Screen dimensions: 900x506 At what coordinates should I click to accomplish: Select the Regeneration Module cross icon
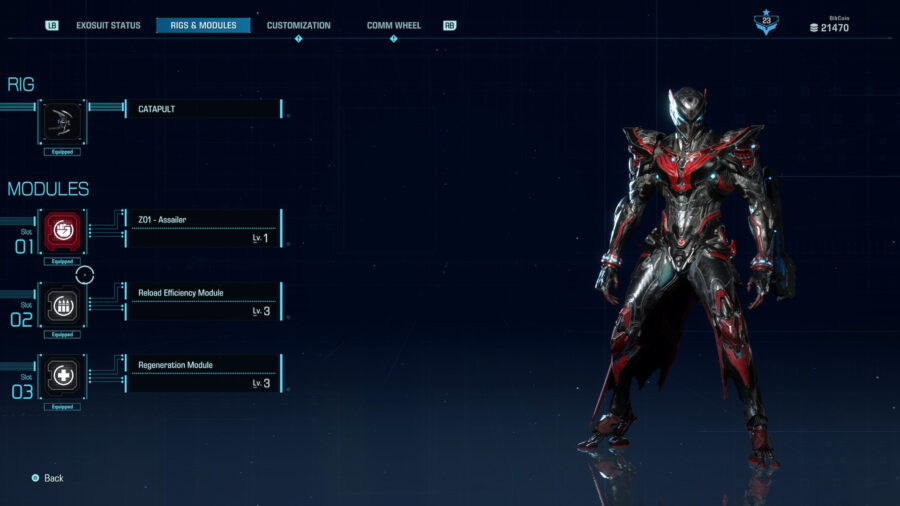[62, 376]
